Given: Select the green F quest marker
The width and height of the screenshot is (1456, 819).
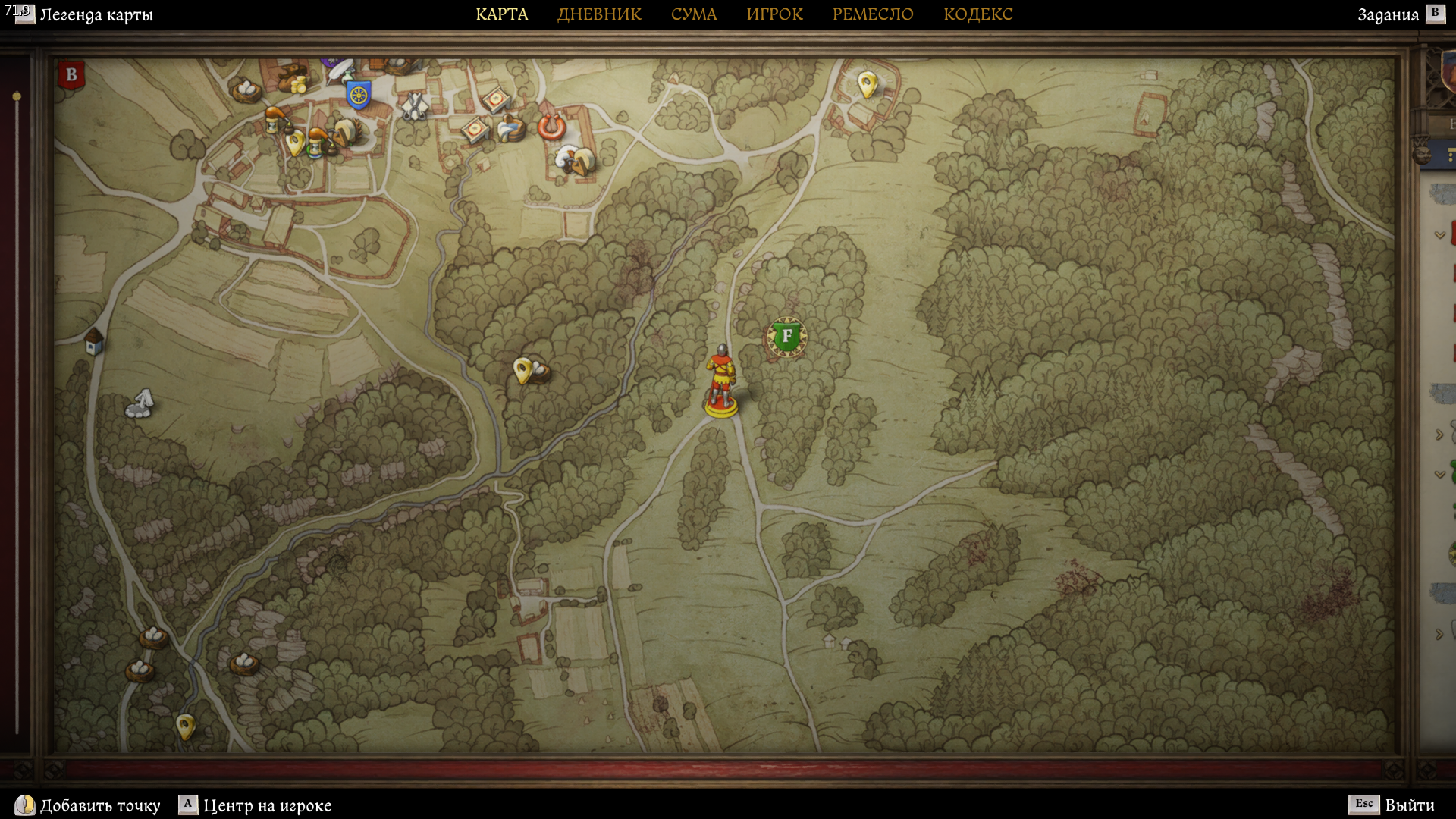Looking at the screenshot, I should tap(786, 336).
